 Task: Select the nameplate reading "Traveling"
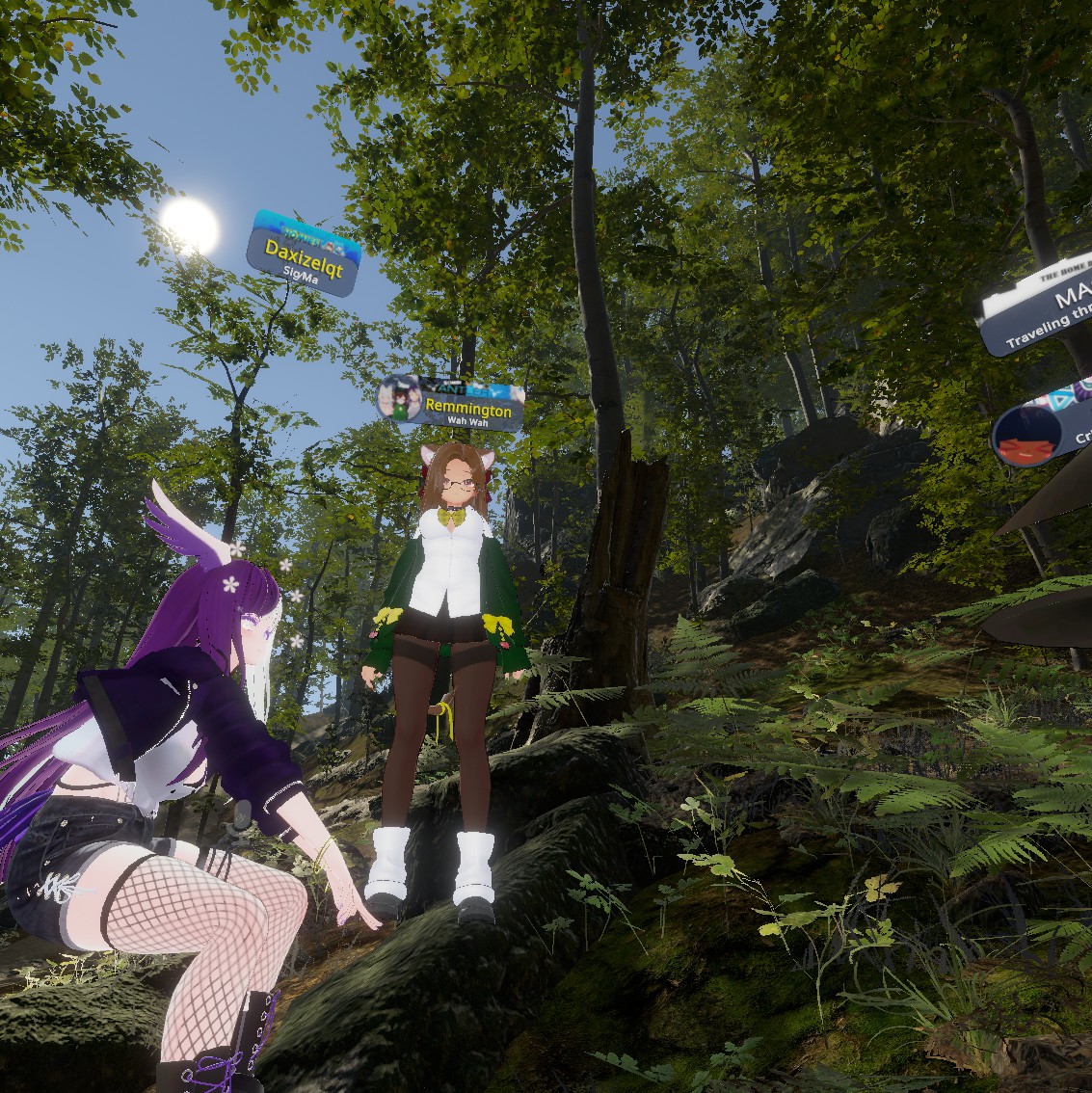point(1041,315)
